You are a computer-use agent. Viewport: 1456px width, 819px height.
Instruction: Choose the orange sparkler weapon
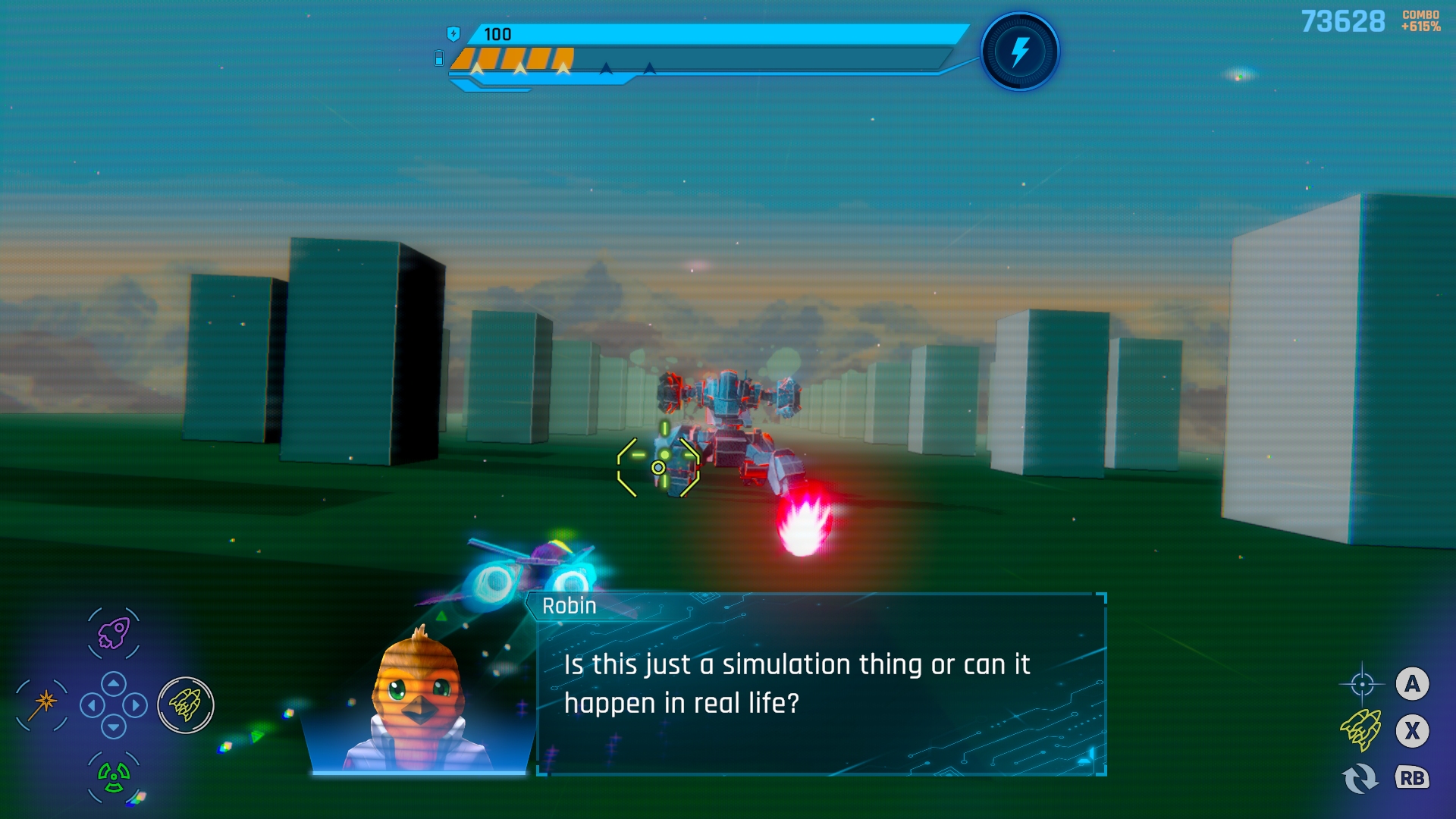pos(43,704)
